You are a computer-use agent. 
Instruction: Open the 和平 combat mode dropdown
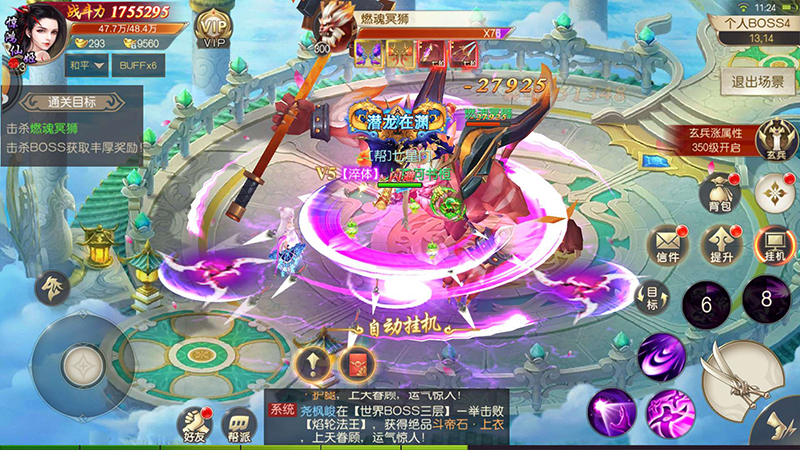(x=85, y=66)
